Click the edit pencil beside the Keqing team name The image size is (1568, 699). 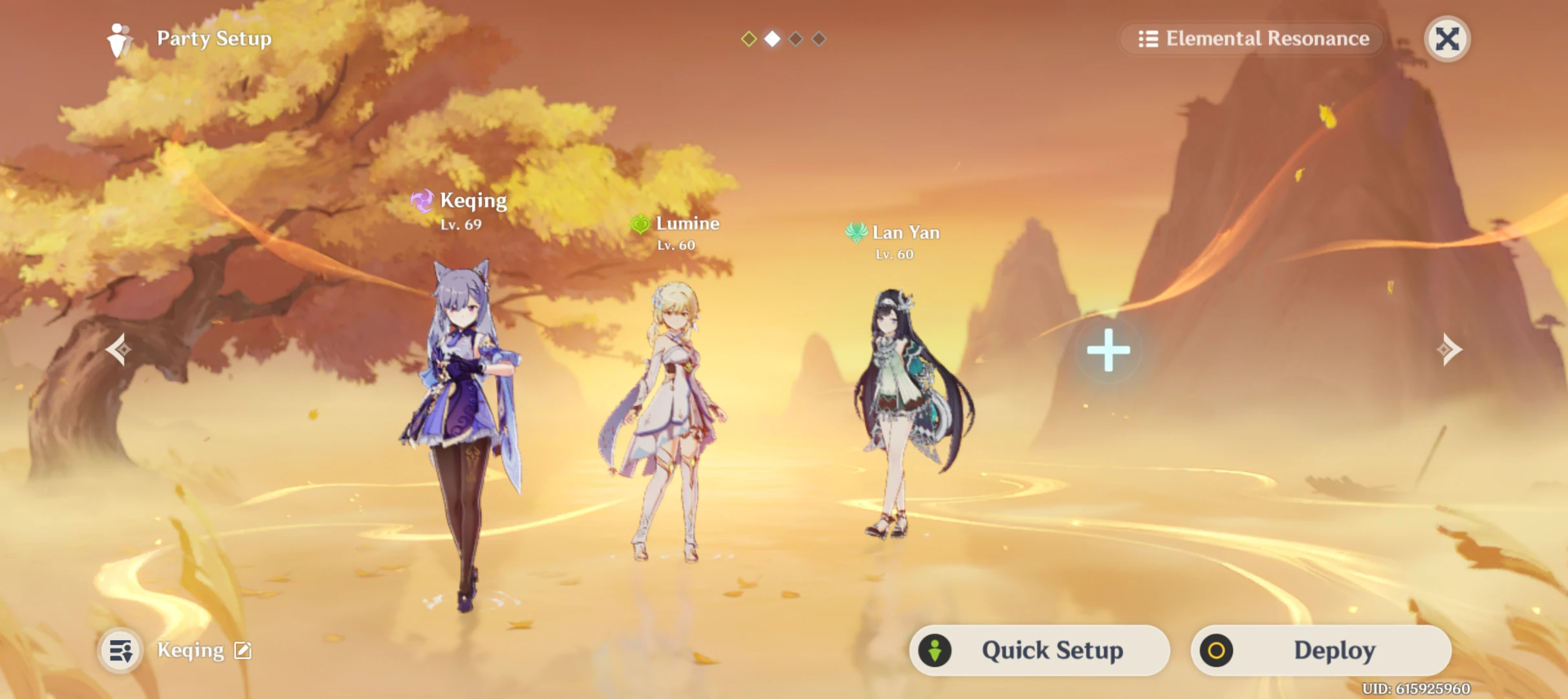point(243,650)
